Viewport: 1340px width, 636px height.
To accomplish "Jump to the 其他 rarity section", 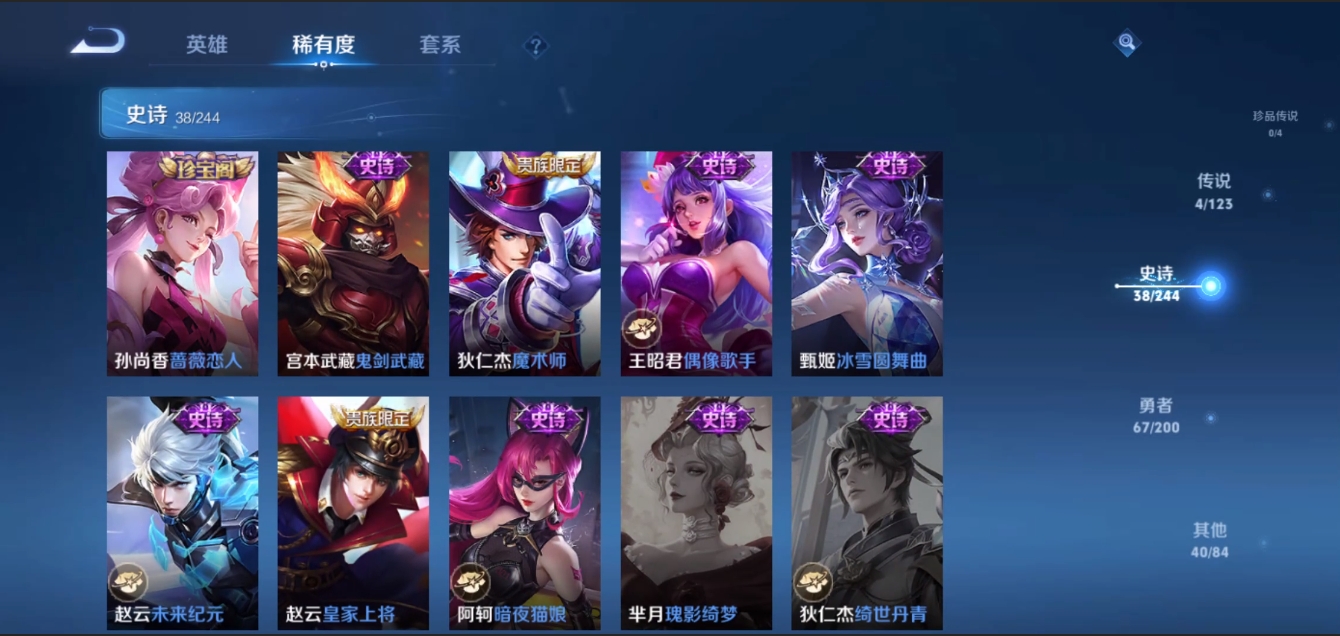I will click(1210, 539).
